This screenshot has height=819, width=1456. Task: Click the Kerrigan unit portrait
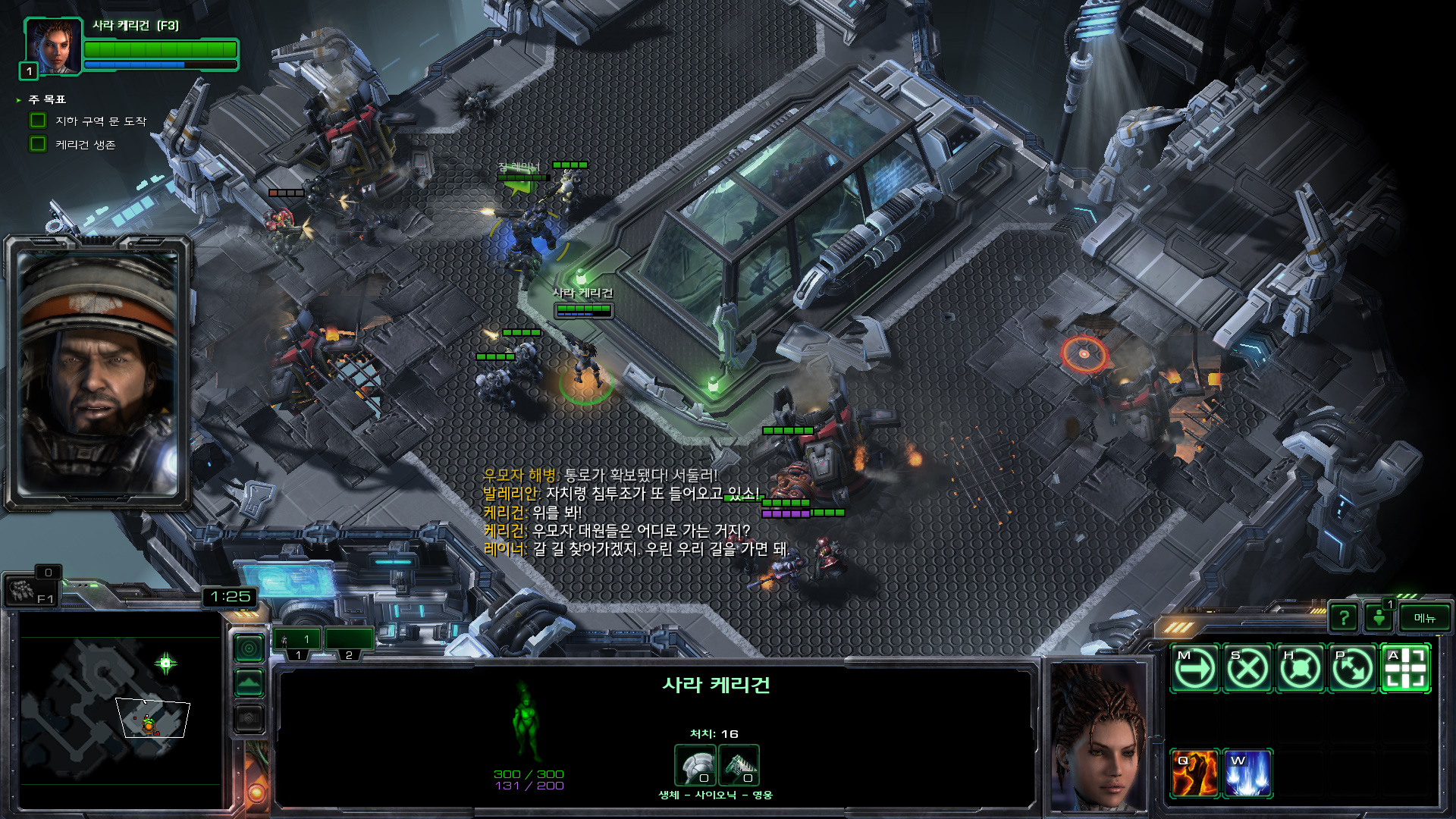[x=1097, y=736]
